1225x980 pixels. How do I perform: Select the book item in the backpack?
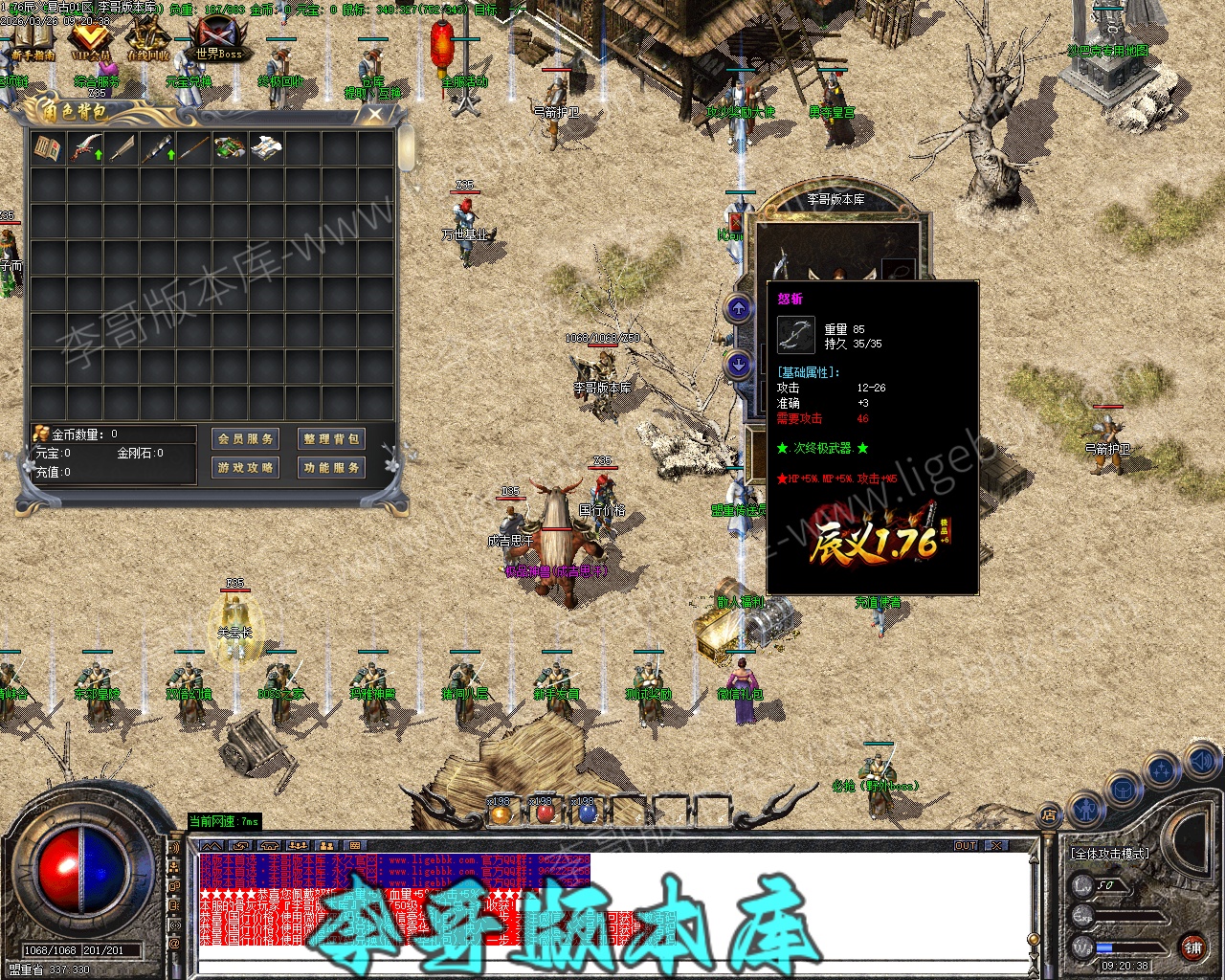pos(48,148)
